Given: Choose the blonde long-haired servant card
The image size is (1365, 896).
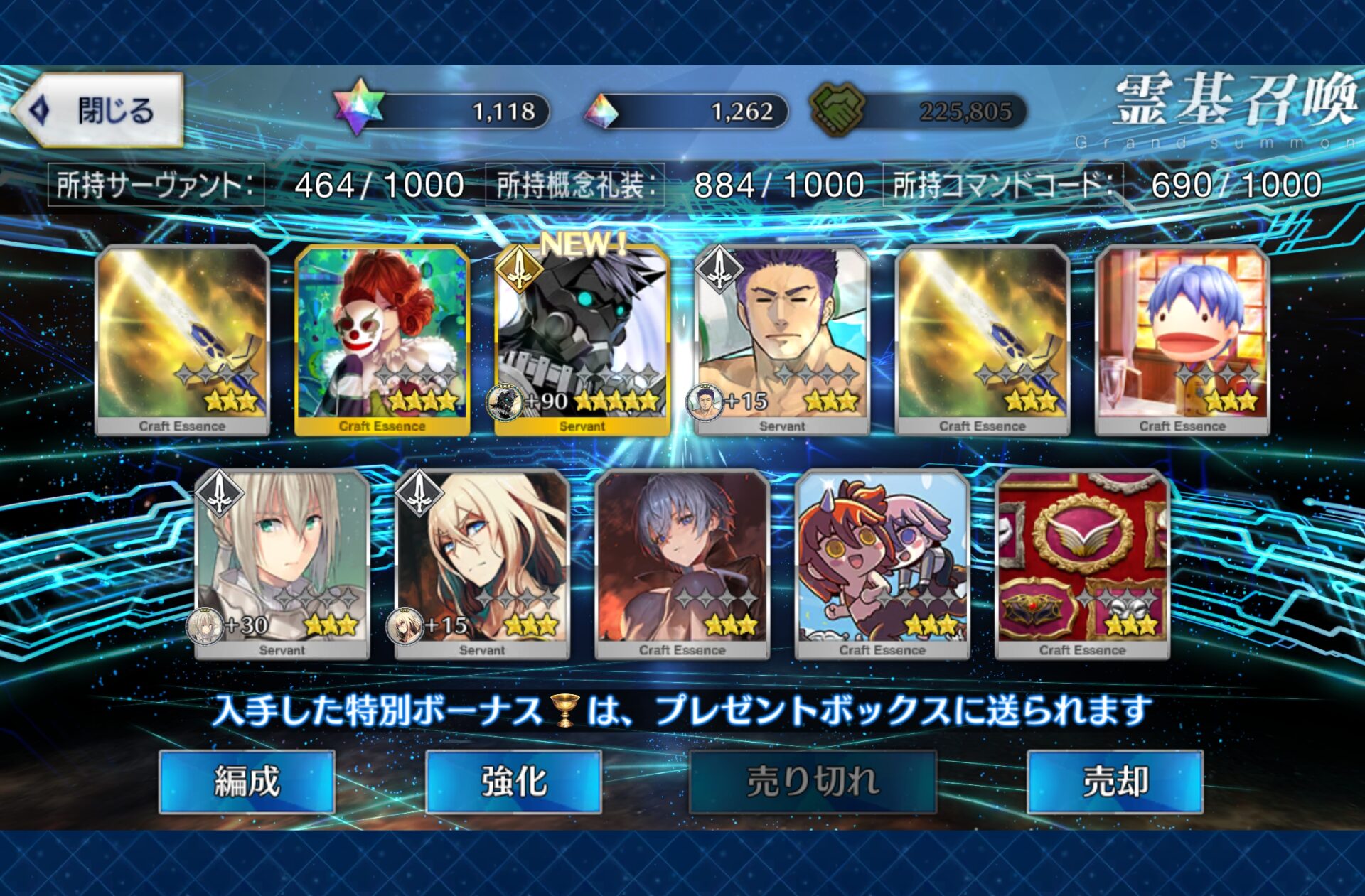Looking at the screenshot, I should pos(482,563).
